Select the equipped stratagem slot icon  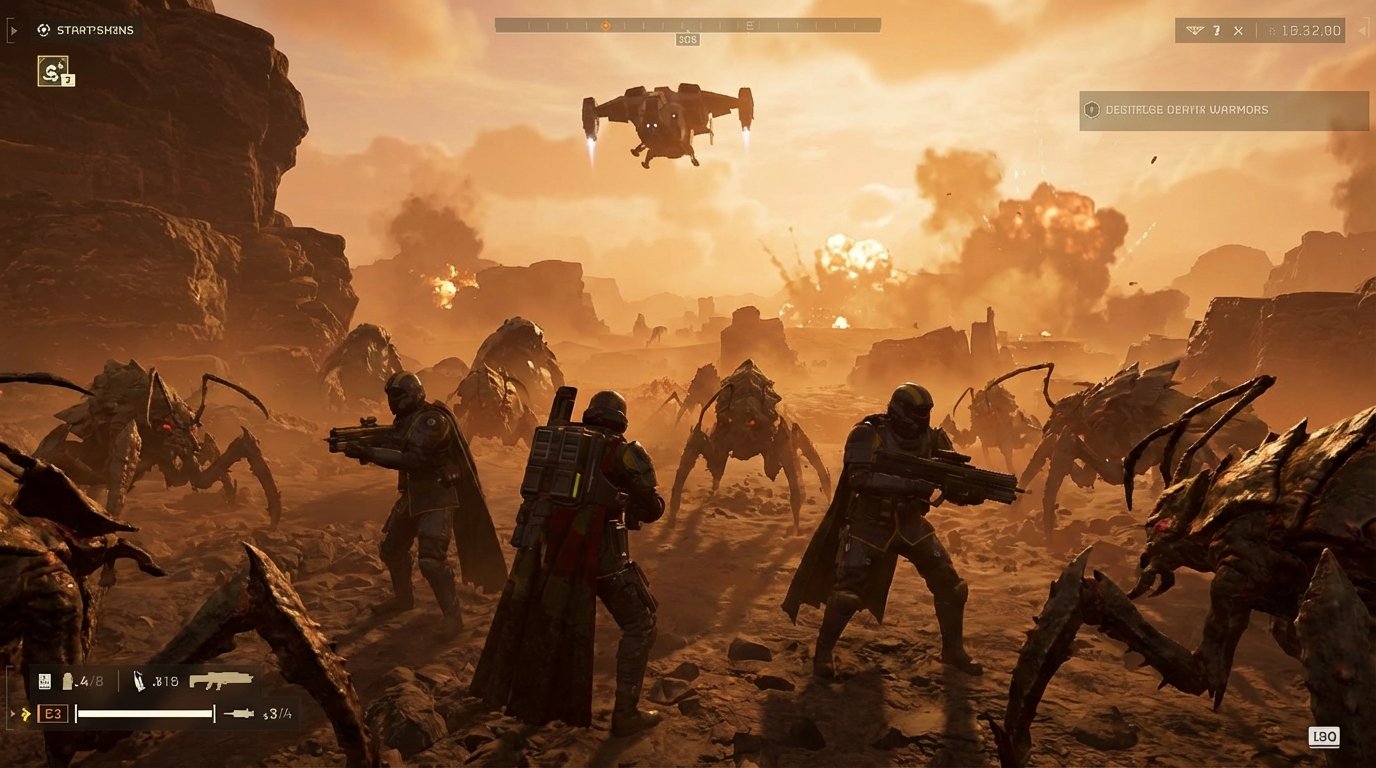click(53, 72)
